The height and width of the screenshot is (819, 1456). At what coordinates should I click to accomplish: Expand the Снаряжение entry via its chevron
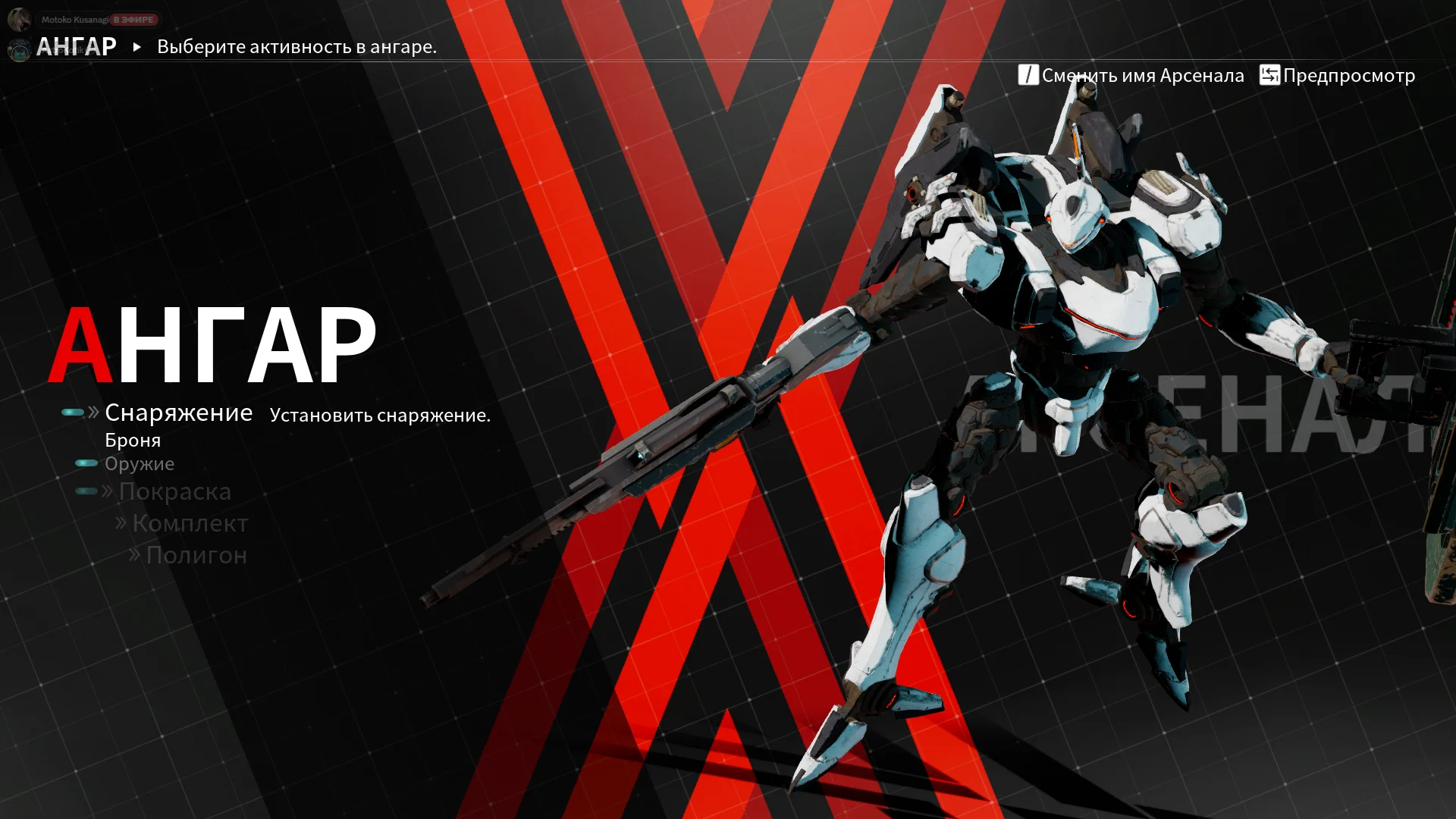(93, 412)
